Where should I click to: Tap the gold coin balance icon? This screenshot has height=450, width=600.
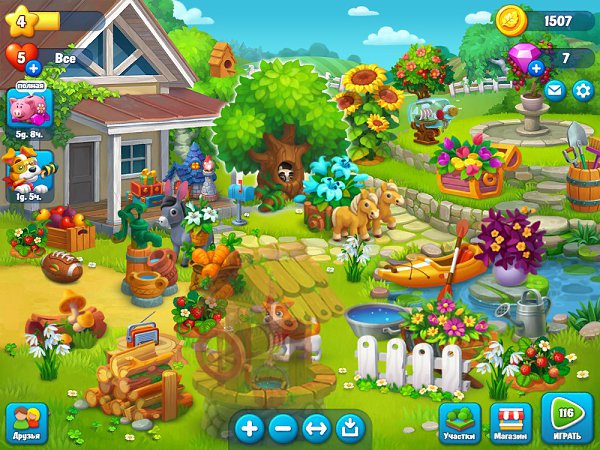point(512,20)
